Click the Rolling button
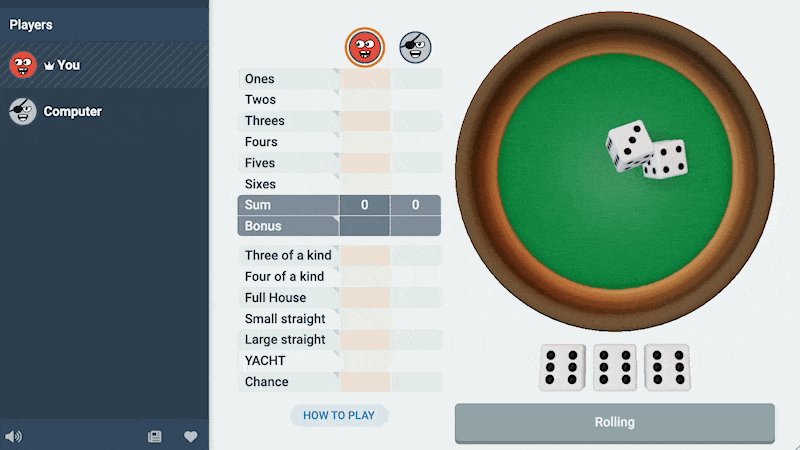Image resolution: width=800 pixels, height=450 pixels. (614, 422)
